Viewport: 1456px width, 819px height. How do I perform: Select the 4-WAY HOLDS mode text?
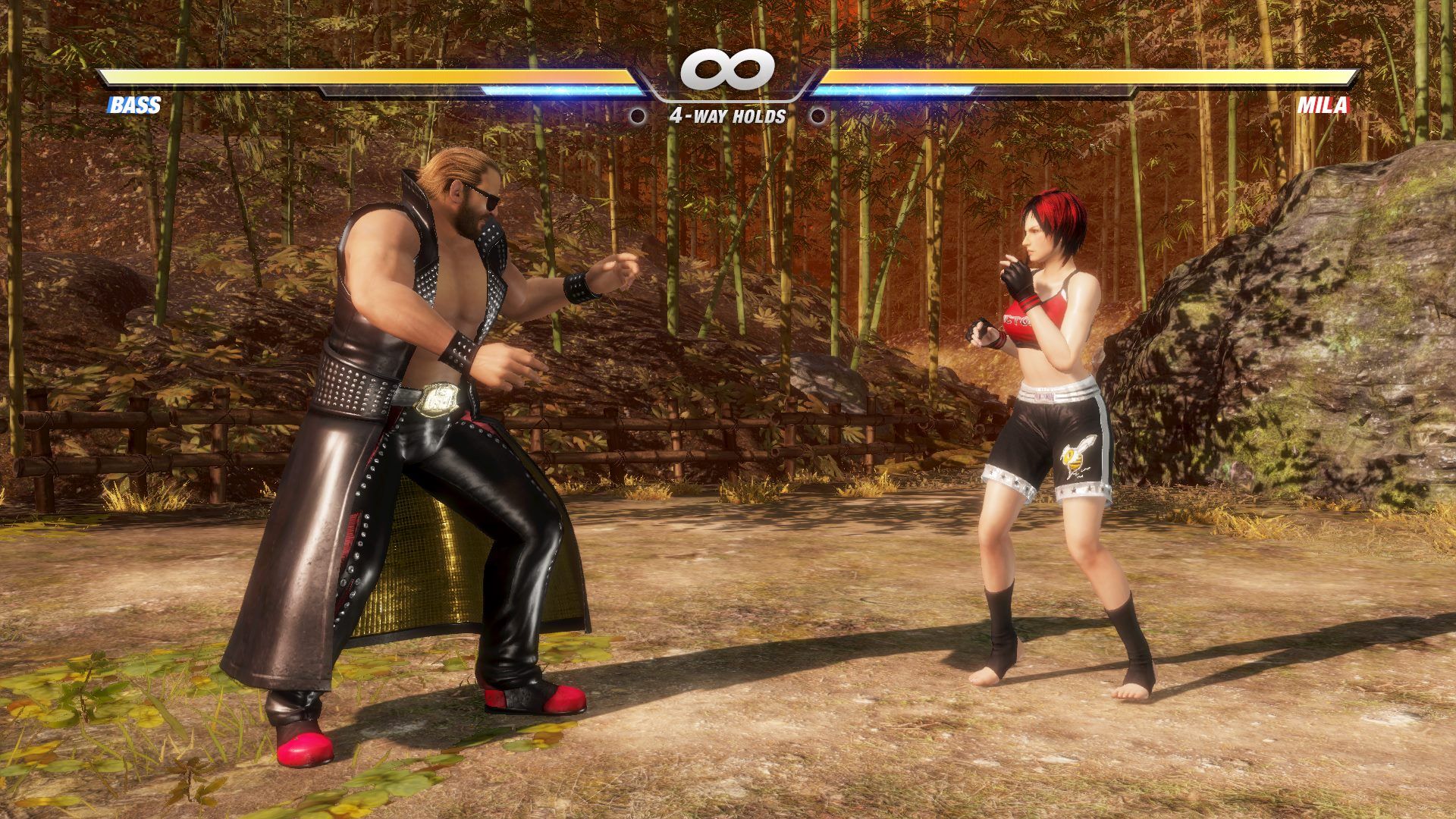pos(726,115)
